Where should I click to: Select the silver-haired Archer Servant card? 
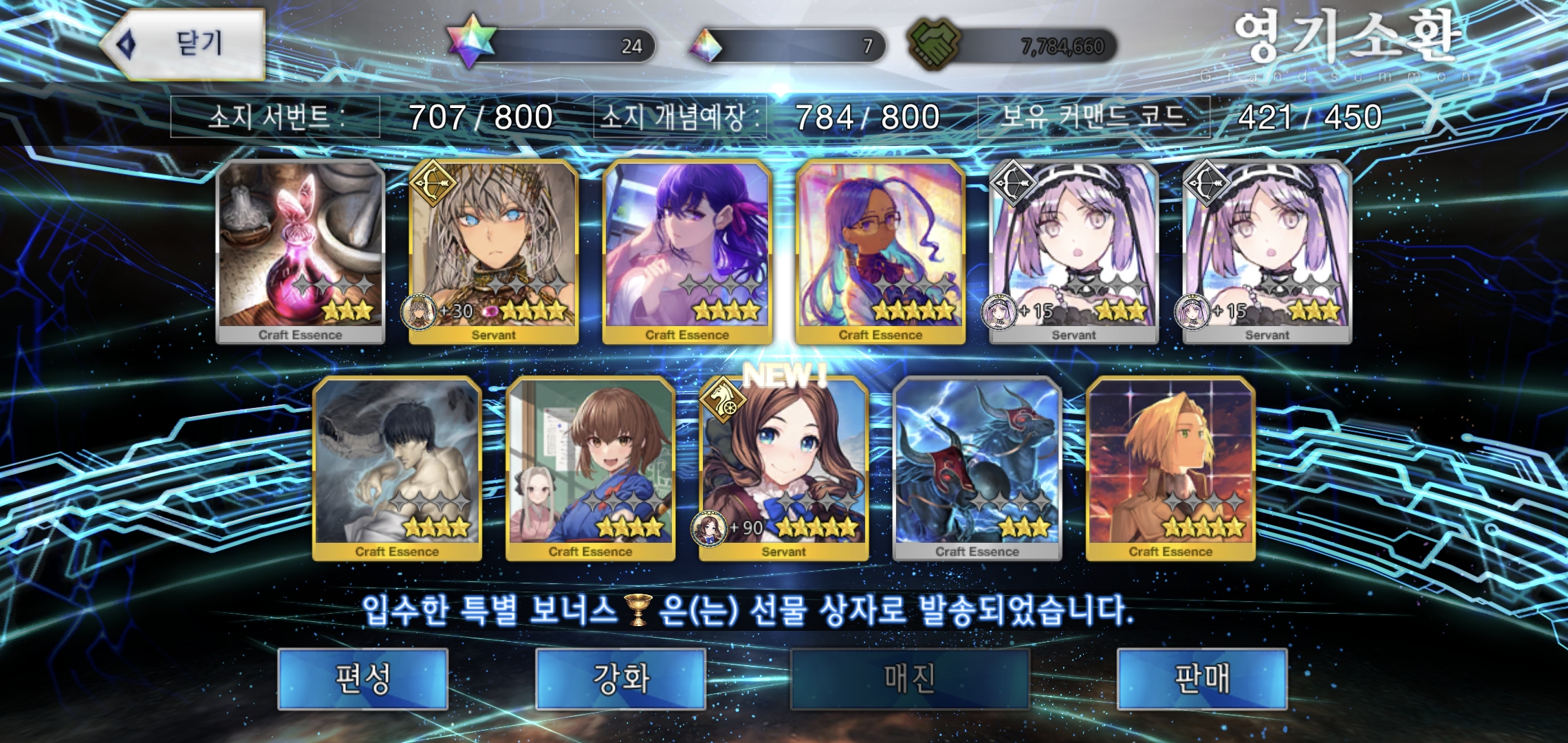pos(493,251)
